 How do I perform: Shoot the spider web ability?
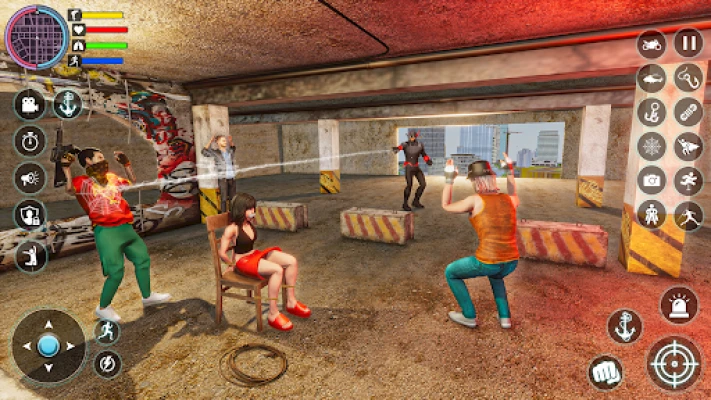pyautogui.click(x=651, y=146)
